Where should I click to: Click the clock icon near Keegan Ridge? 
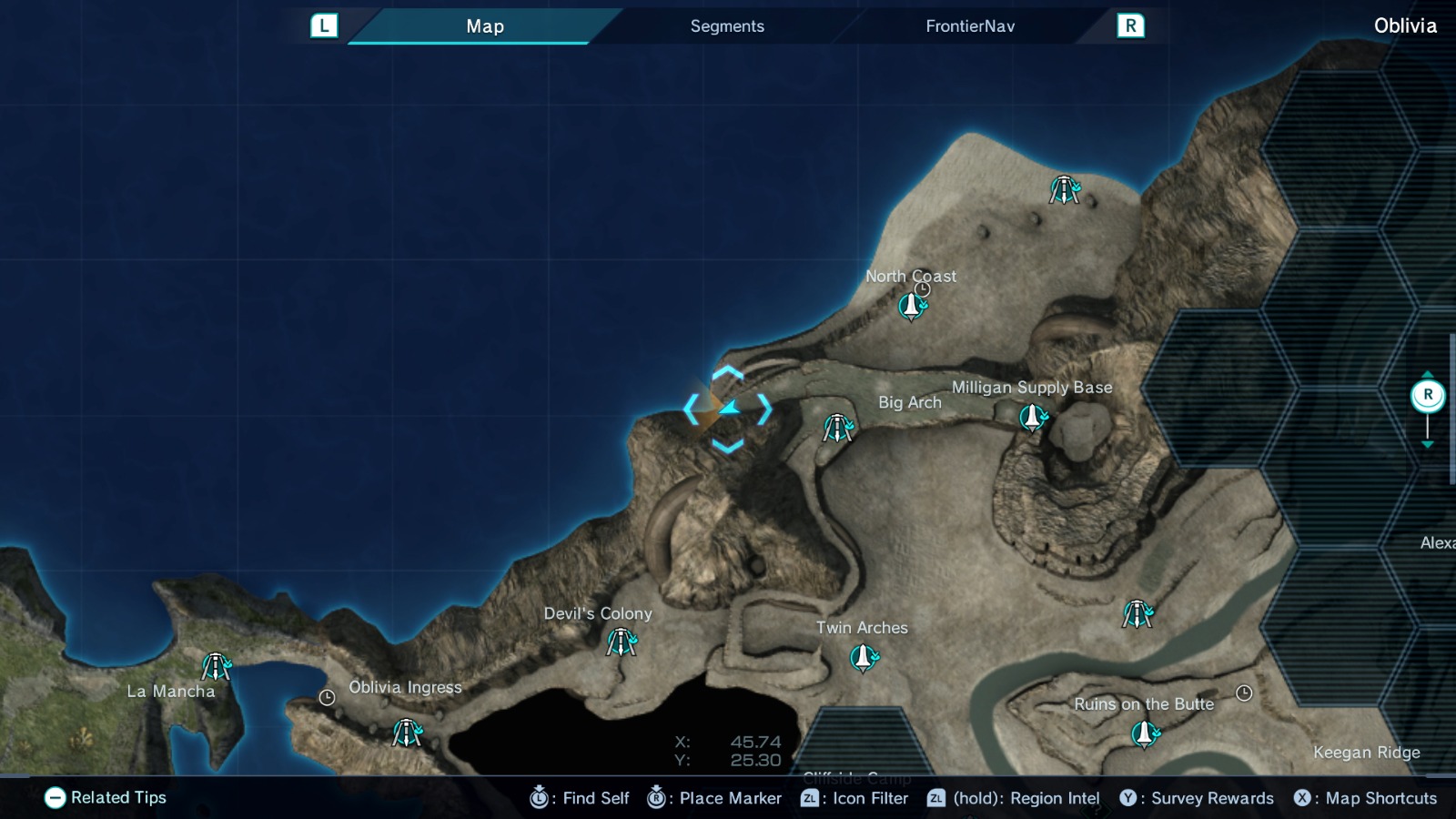coord(1244,692)
